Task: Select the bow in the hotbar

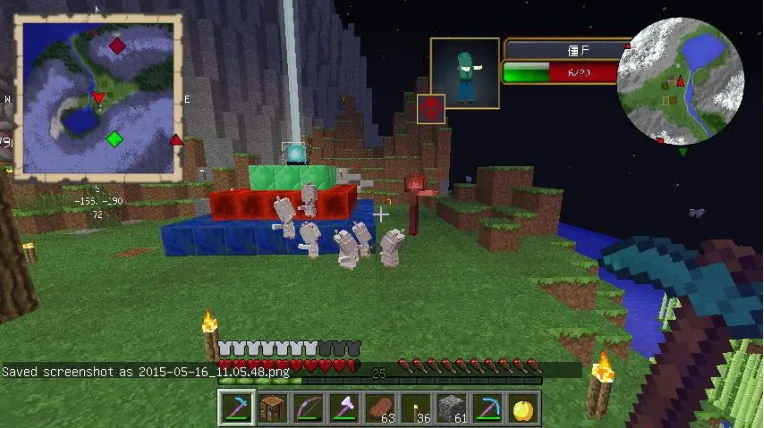Action: point(306,408)
